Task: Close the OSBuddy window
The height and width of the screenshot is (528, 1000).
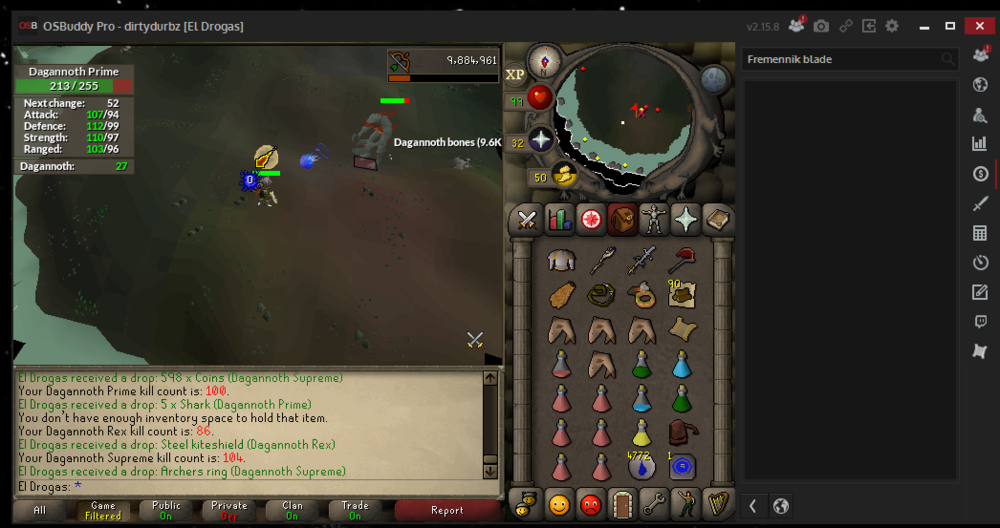Action: coord(977,25)
